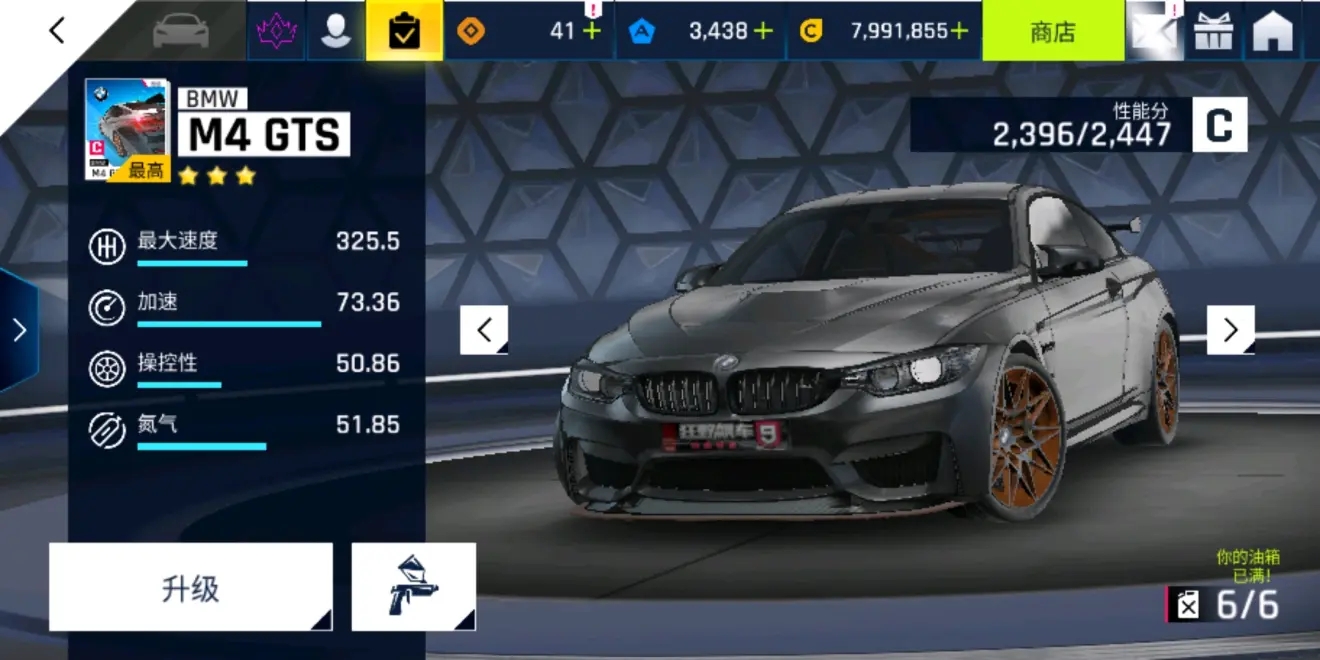Show the previous car with left arrow
Image resolution: width=1320 pixels, height=660 pixels.
pos(484,330)
